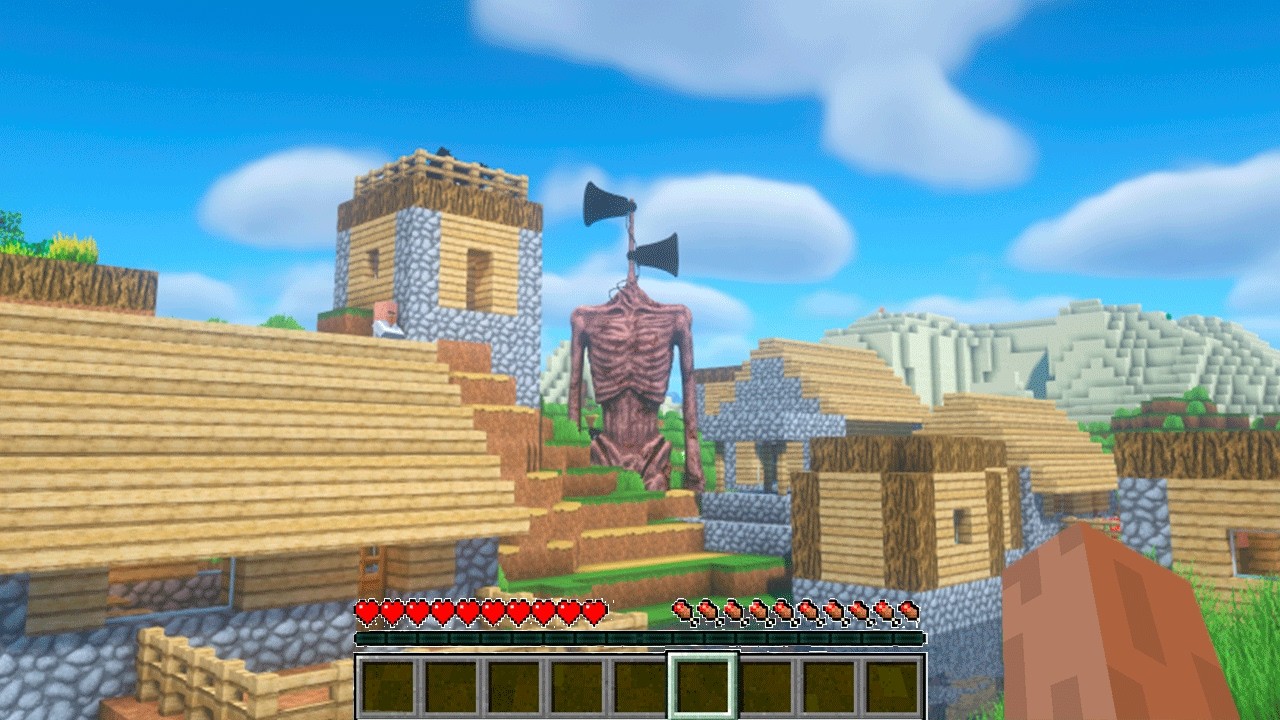Select the currently highlighted sixth hotbar slot
Screen dimensions: 1280x720
703,685
